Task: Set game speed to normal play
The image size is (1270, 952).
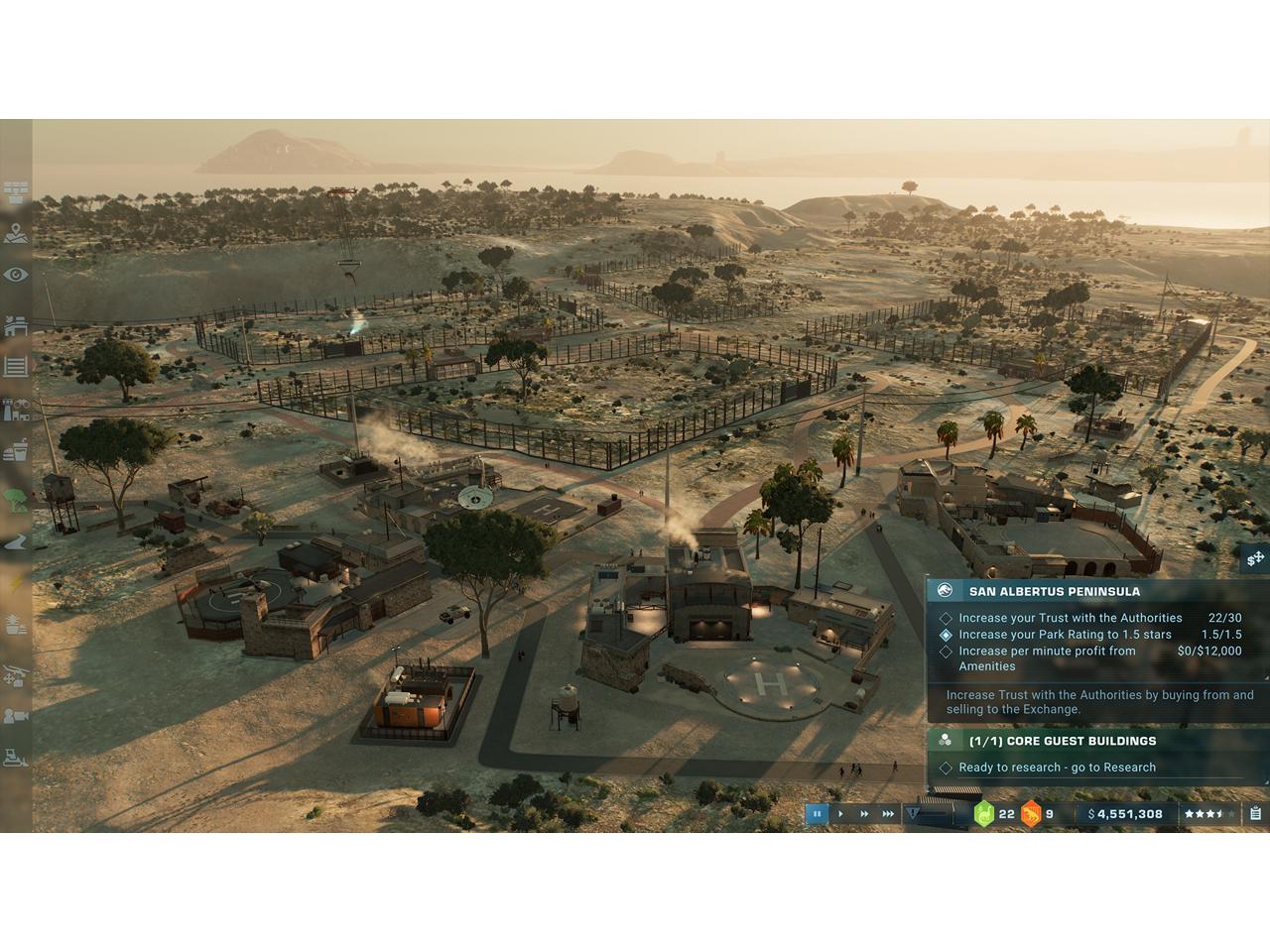Action: point(840,814)
